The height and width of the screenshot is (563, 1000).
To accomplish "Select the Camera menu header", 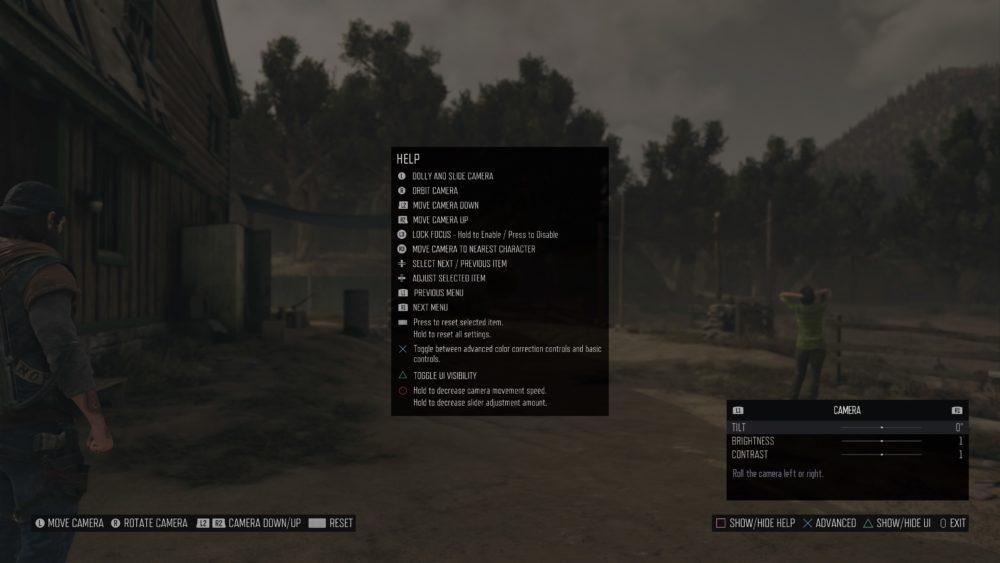I will point(847,410).
